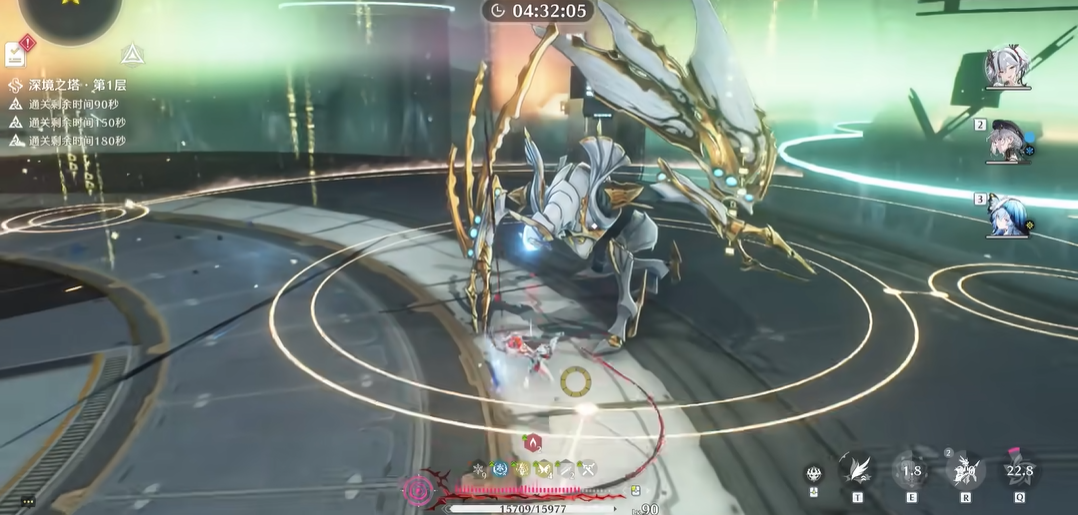Viewport: 1078px width, 515px height.
Task: Use the resonance skill showing 1.8 cooldown
Action: [x=911, y=471]
